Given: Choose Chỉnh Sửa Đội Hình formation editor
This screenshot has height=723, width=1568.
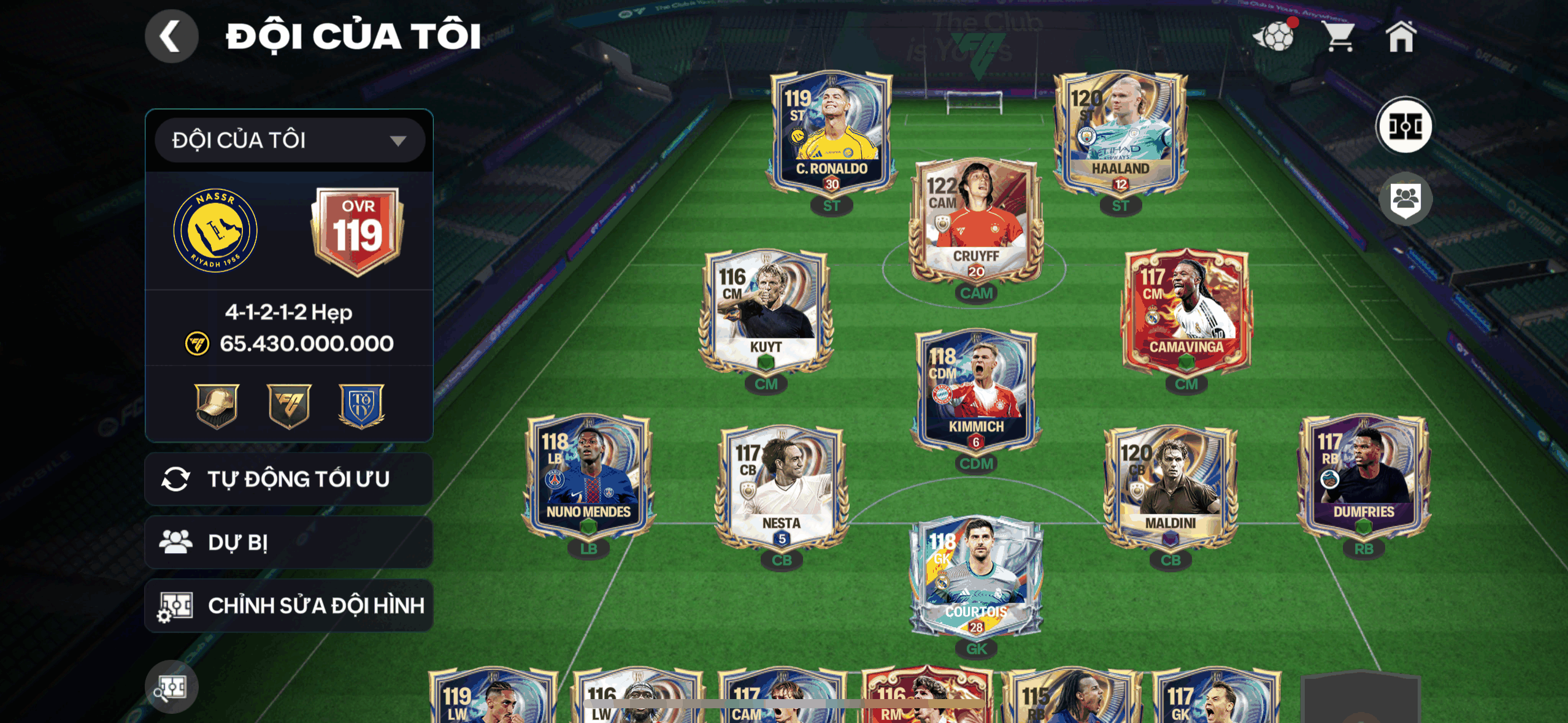Looking at the screenshot, I should click(289, 606).
